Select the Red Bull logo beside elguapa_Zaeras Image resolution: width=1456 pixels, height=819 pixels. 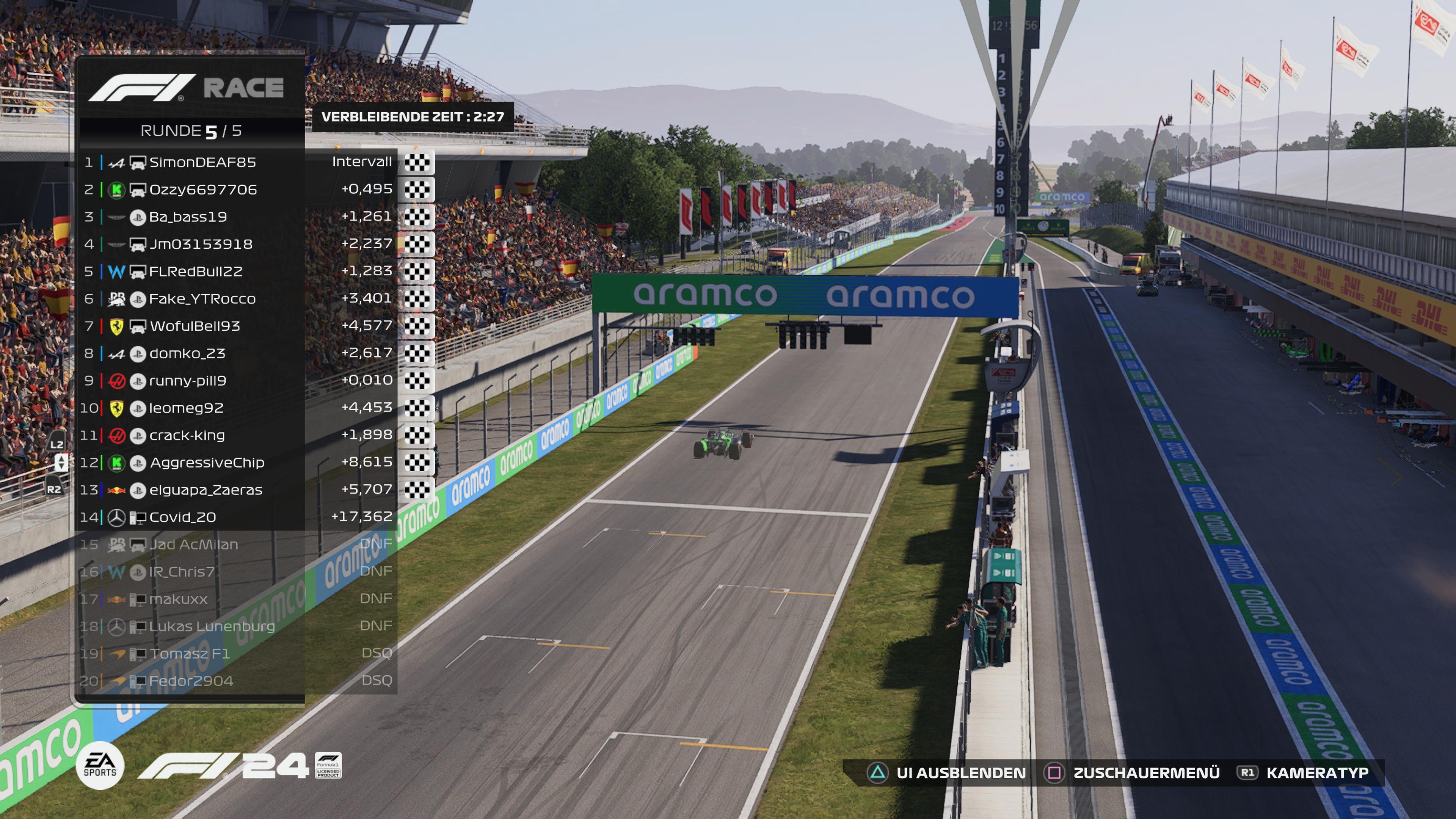[x=116, y=490]
